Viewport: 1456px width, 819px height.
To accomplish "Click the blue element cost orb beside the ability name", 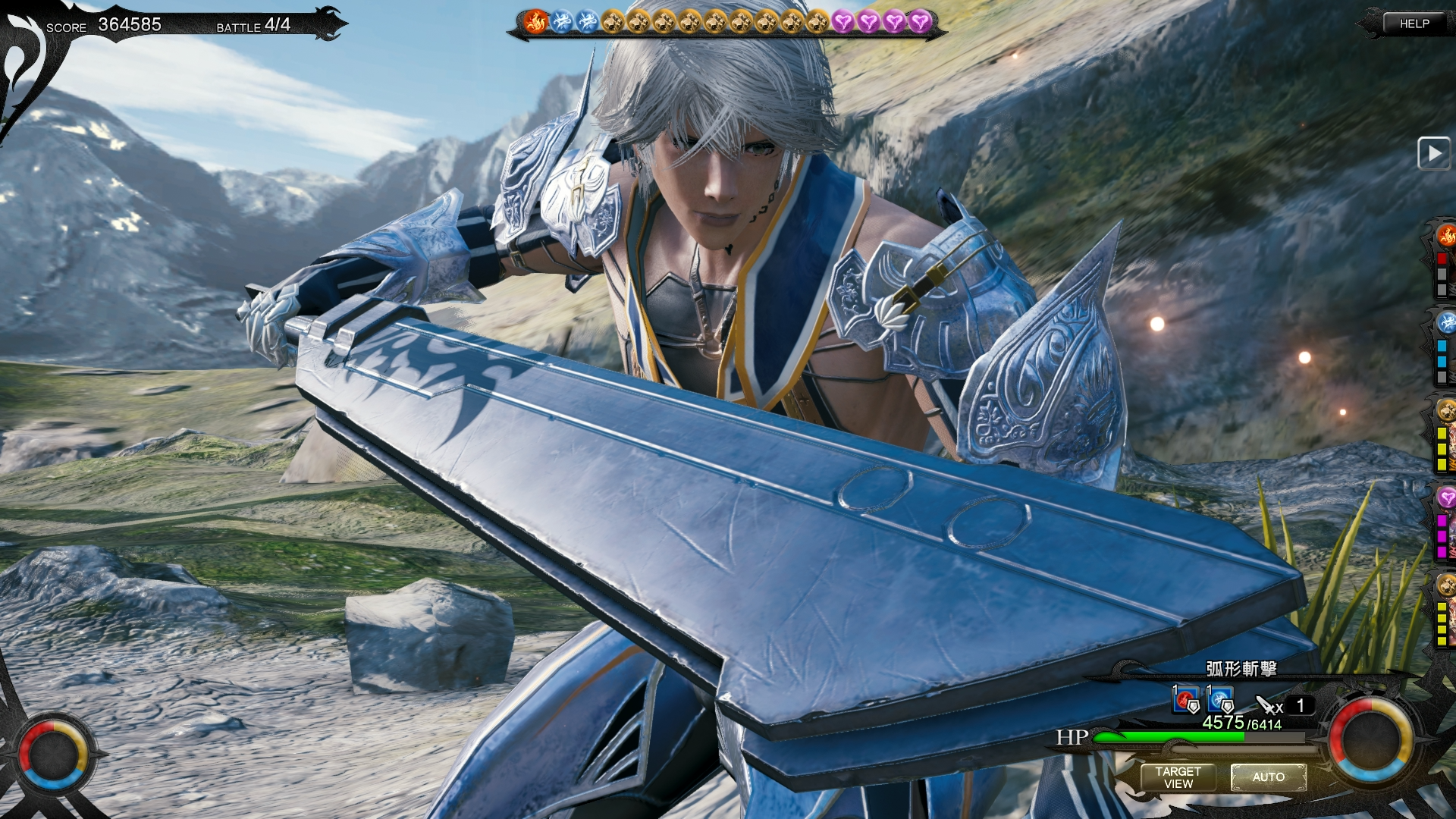I will coord(1219,700).
